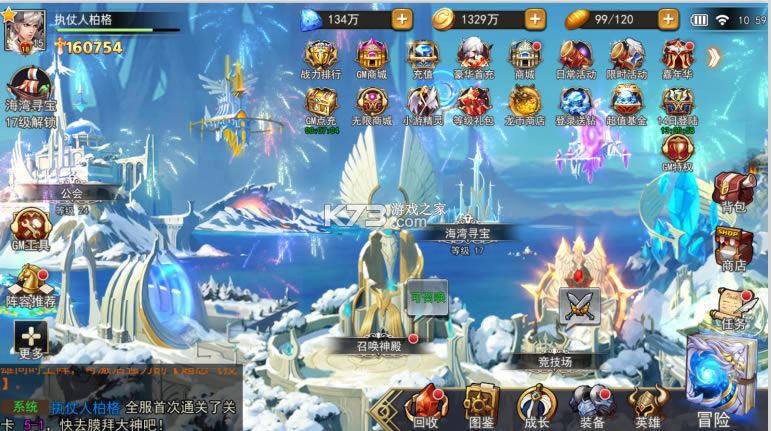Claim the 等级礼包 level gift pack

pyautogui.click(x=473, y=104)
